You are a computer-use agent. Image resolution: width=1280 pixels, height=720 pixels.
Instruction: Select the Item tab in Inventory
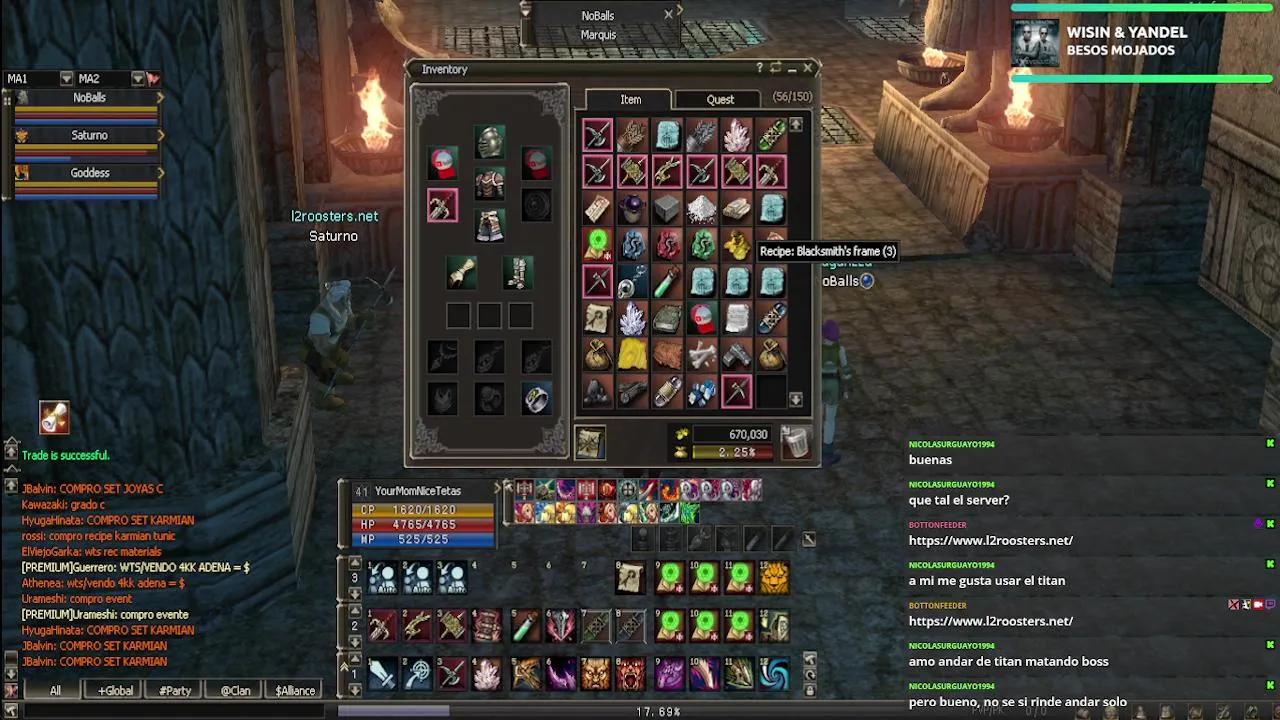[x=630, y=99]
